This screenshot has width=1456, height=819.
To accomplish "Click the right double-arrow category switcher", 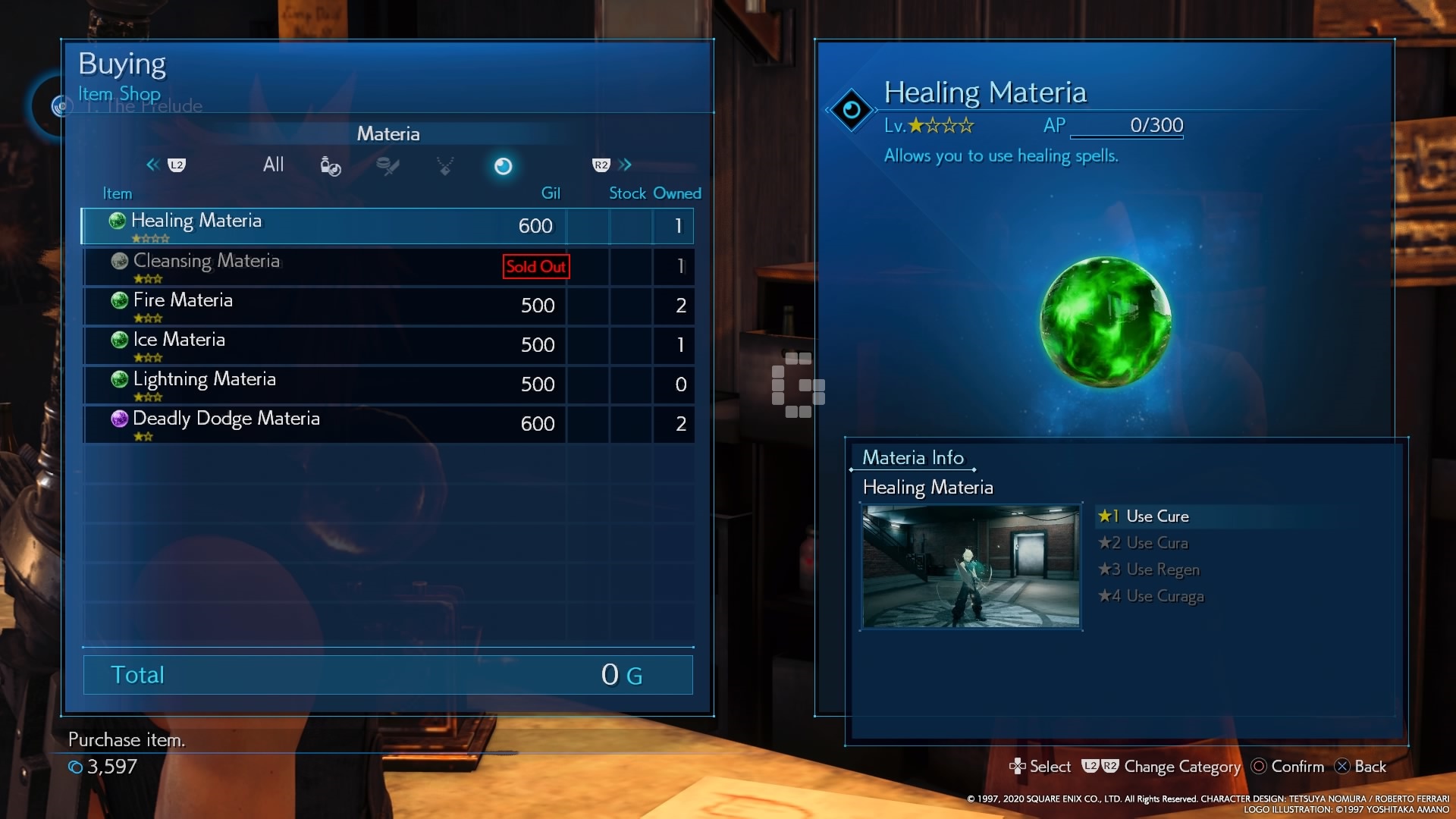I will (626, 165).
